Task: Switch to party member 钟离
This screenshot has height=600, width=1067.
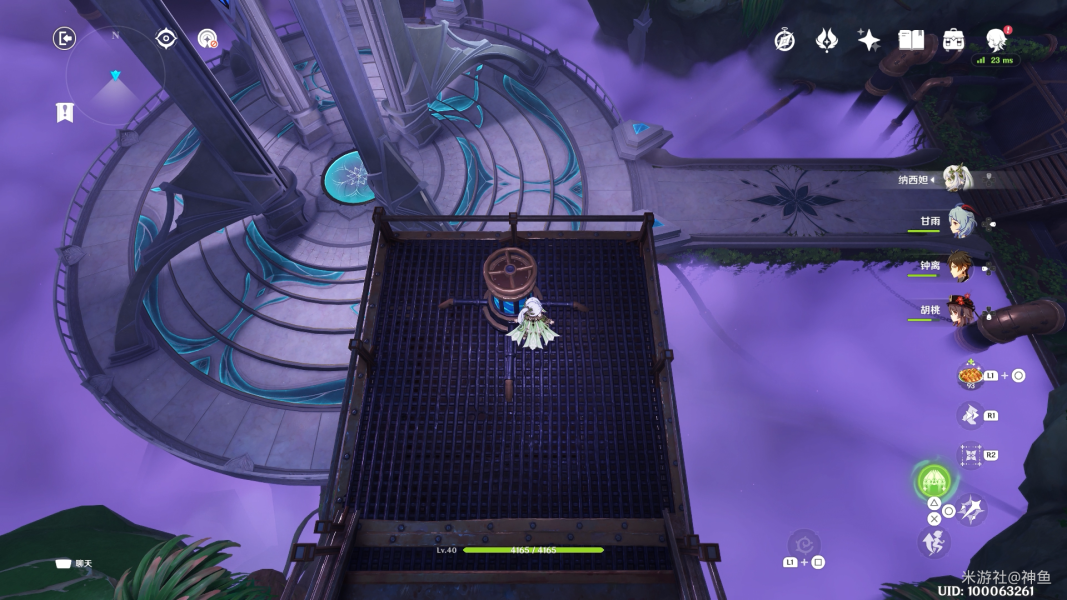Action: [x=962, y=266]
